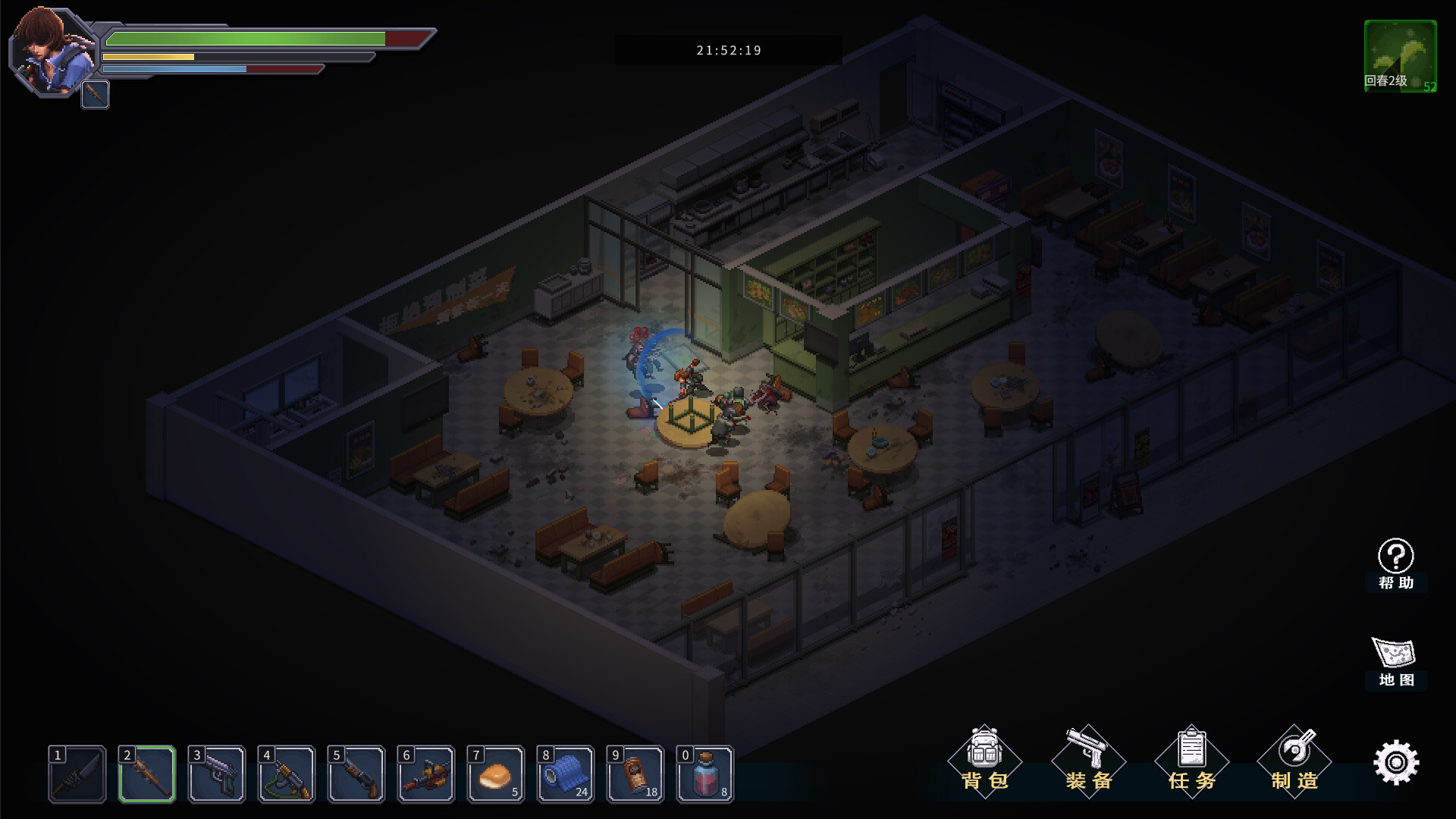Show the 任务 quest log
The width and height of the screenshot is (1456, 819).
(1192, 761)
